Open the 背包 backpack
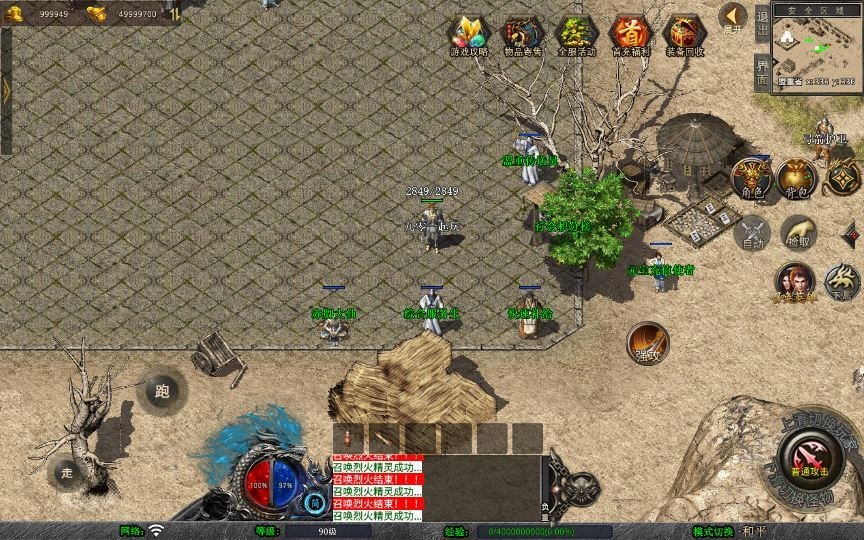 [797, 177]
